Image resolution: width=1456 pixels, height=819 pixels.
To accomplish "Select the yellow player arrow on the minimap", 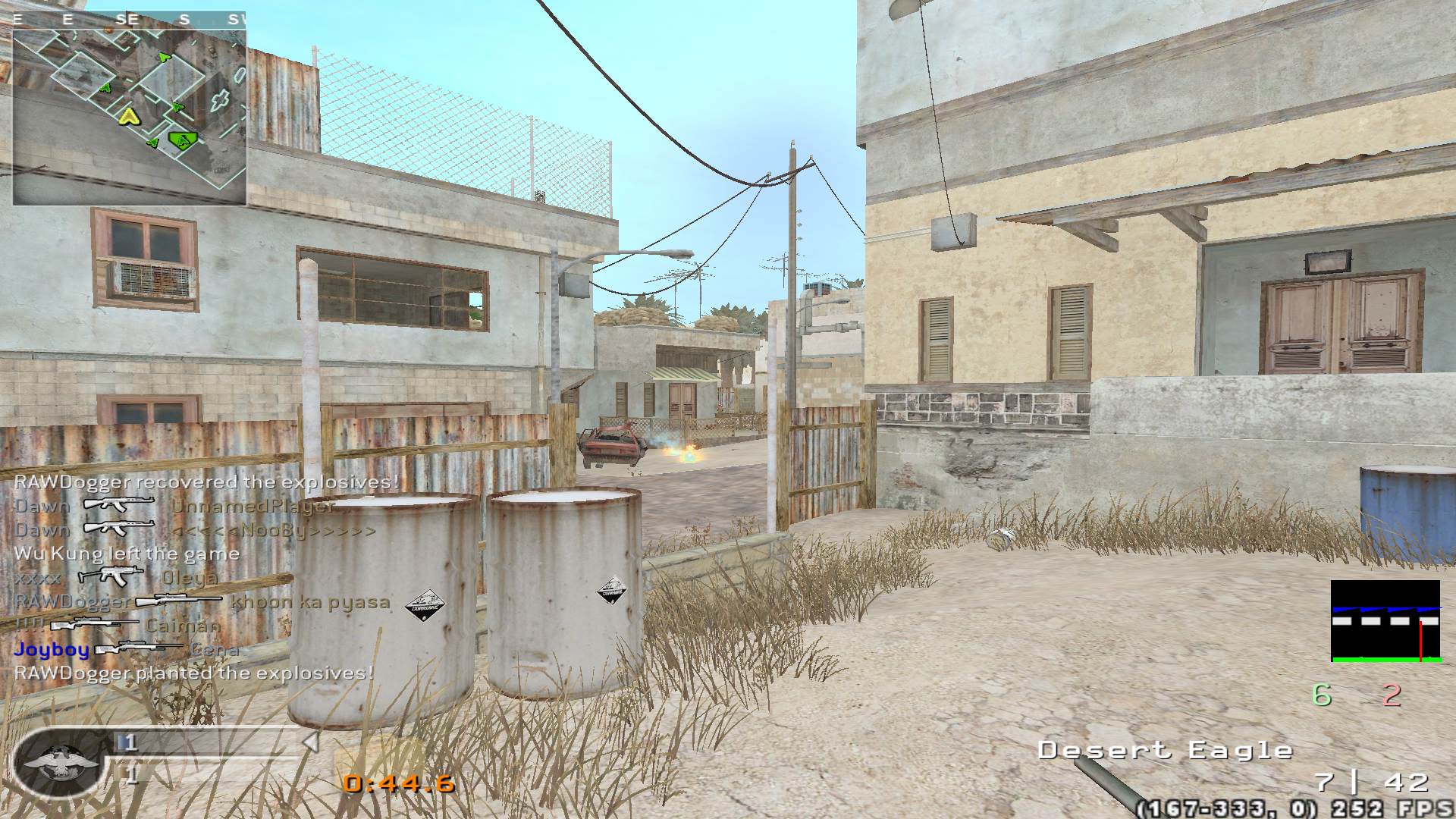I will click(129, 116).
